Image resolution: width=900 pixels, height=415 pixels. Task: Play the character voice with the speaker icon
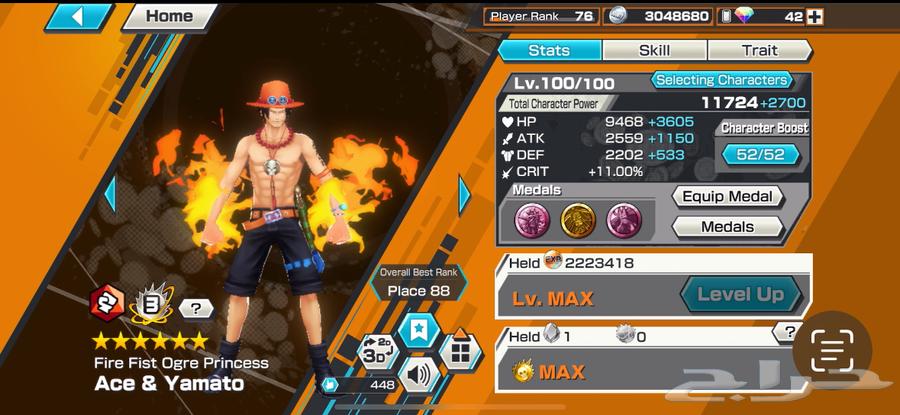(417, 376)
